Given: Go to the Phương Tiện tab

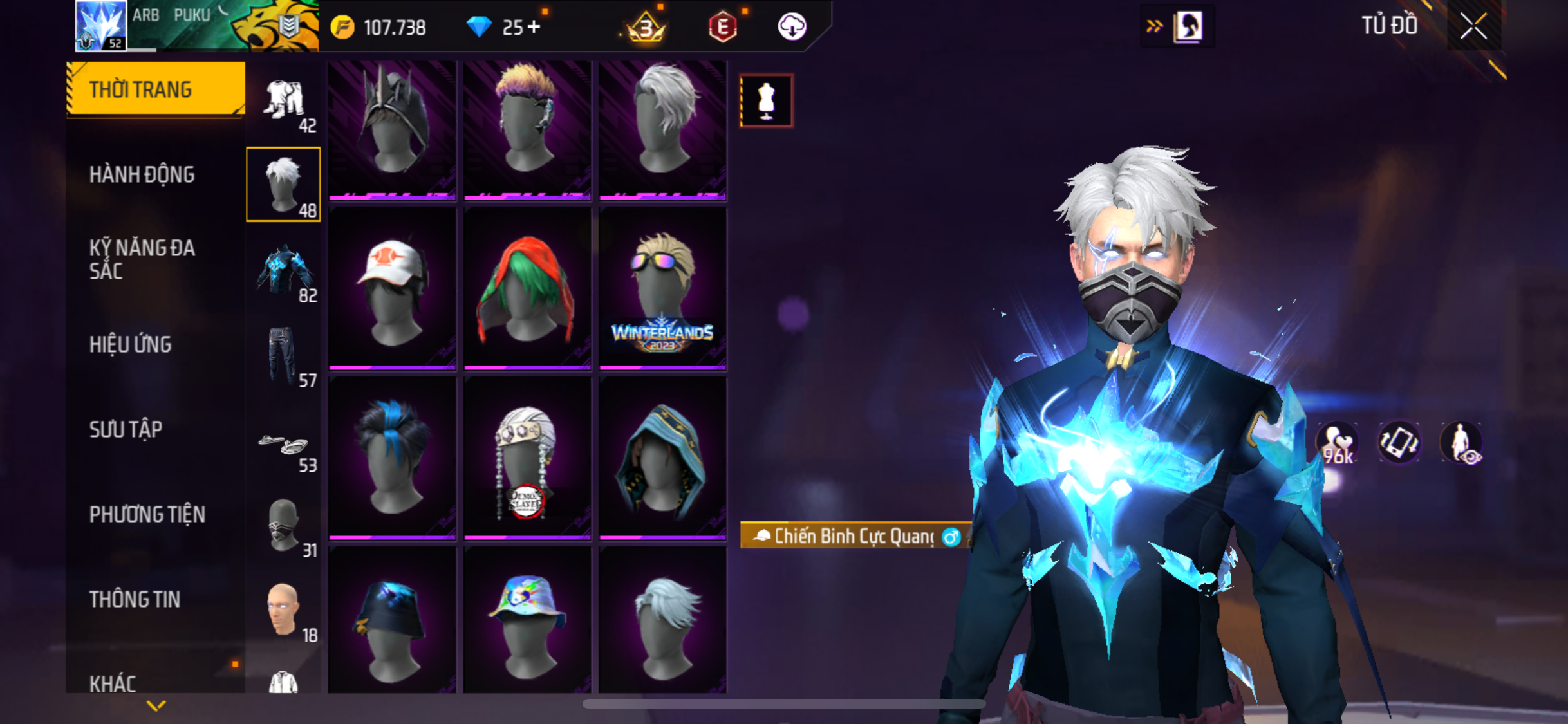Looking at the screenshot, I should tap(147, 514).
